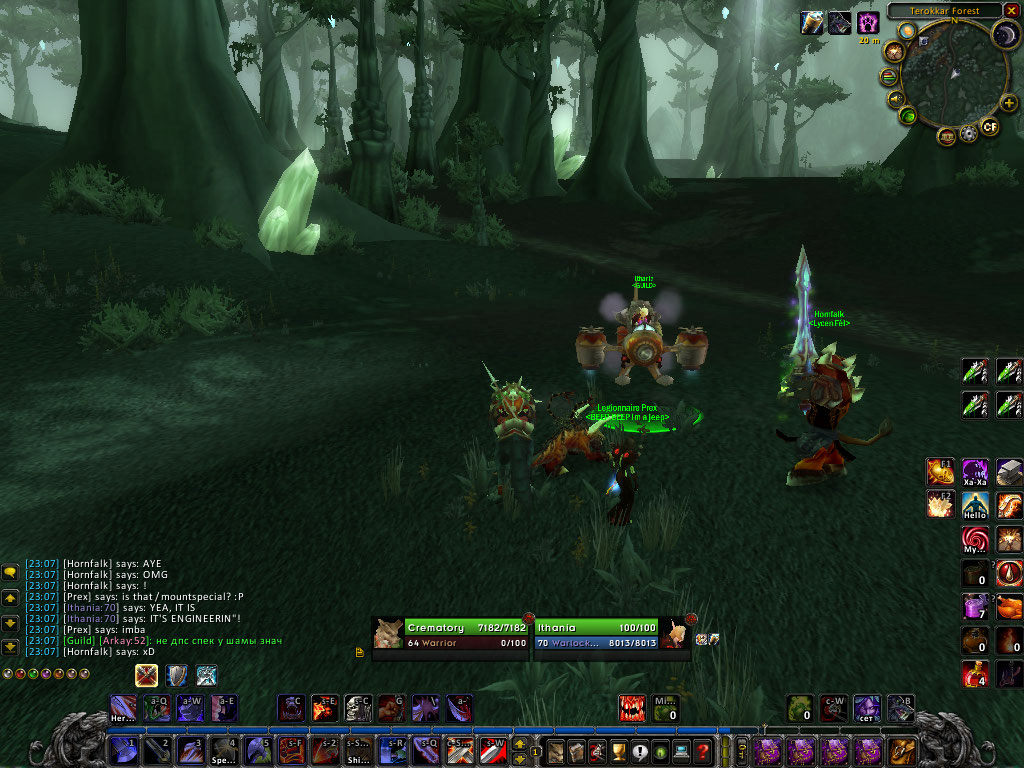This screenshot has height=768, width=1024.
Task: Activate the red fanged mouth ability
Action: click(x=632, y=708)
